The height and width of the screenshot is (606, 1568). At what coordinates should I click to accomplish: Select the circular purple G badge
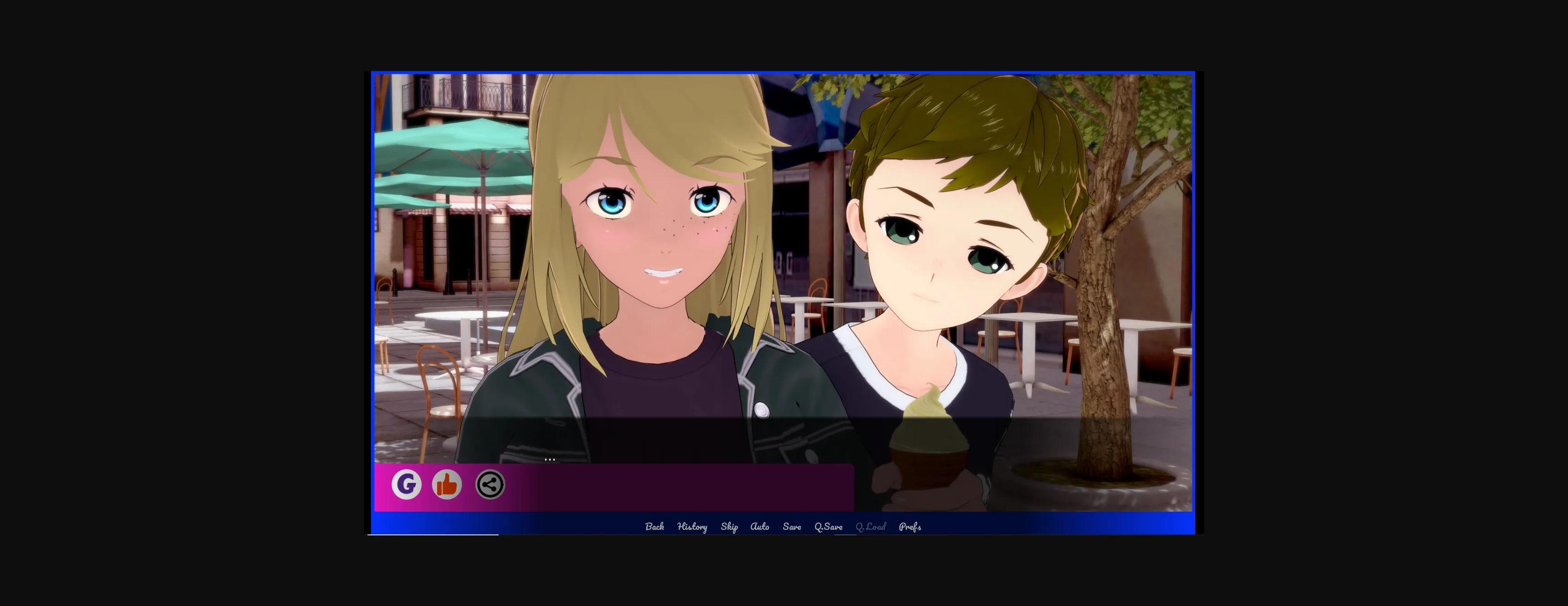pos(407,484)
